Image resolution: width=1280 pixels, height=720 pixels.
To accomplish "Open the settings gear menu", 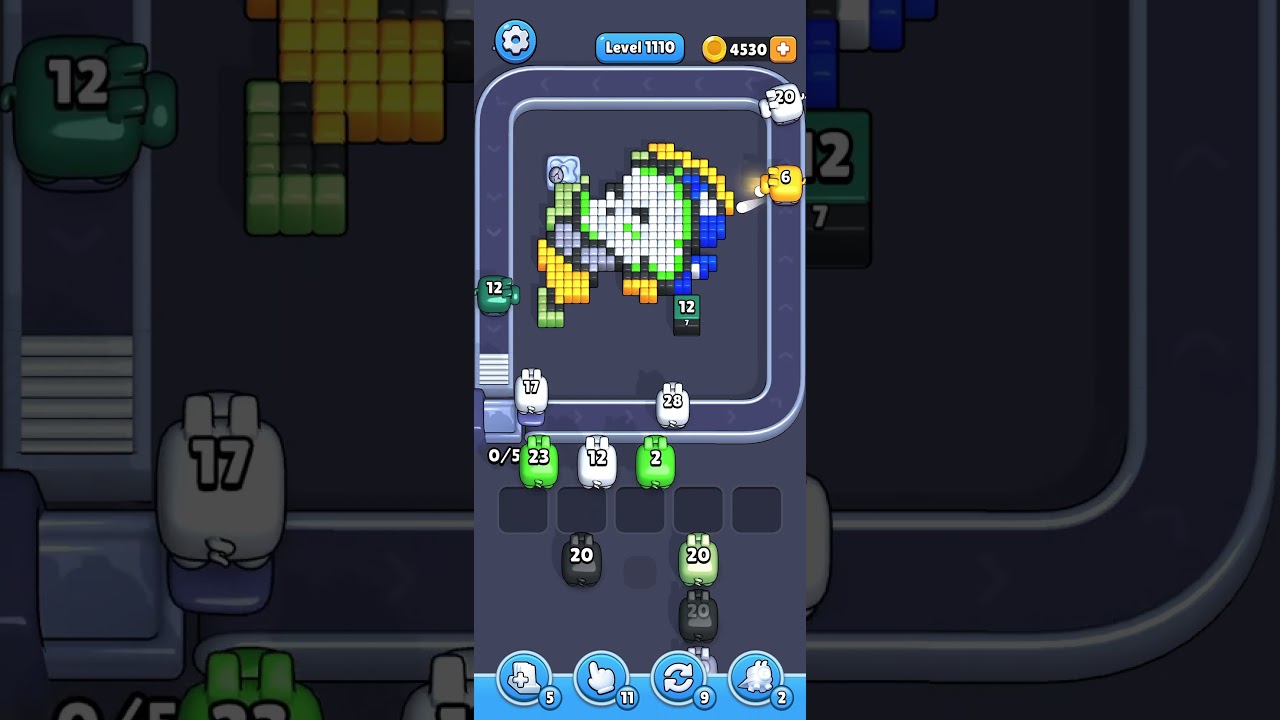I will click(516, 41).
